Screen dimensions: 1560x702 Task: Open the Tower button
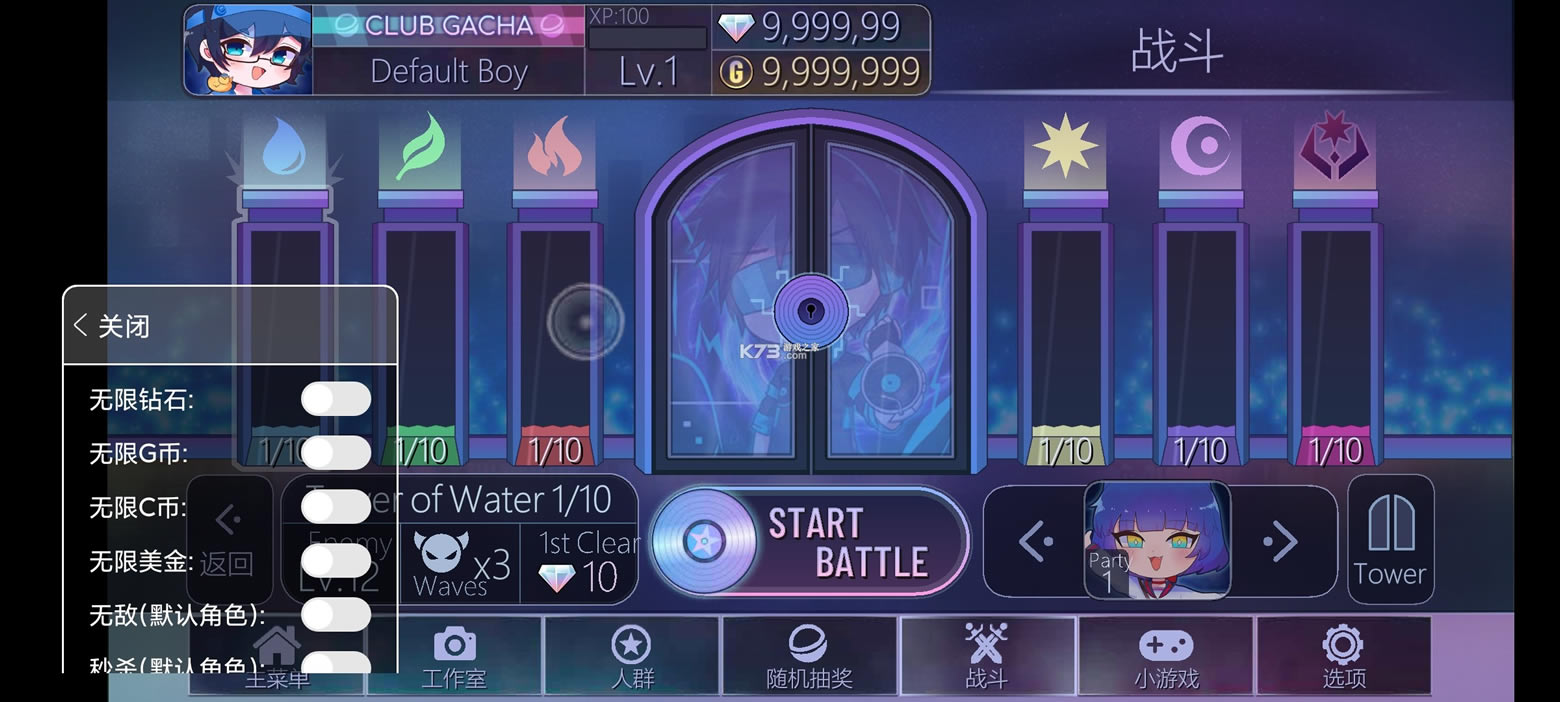(x=1390, y=540)
